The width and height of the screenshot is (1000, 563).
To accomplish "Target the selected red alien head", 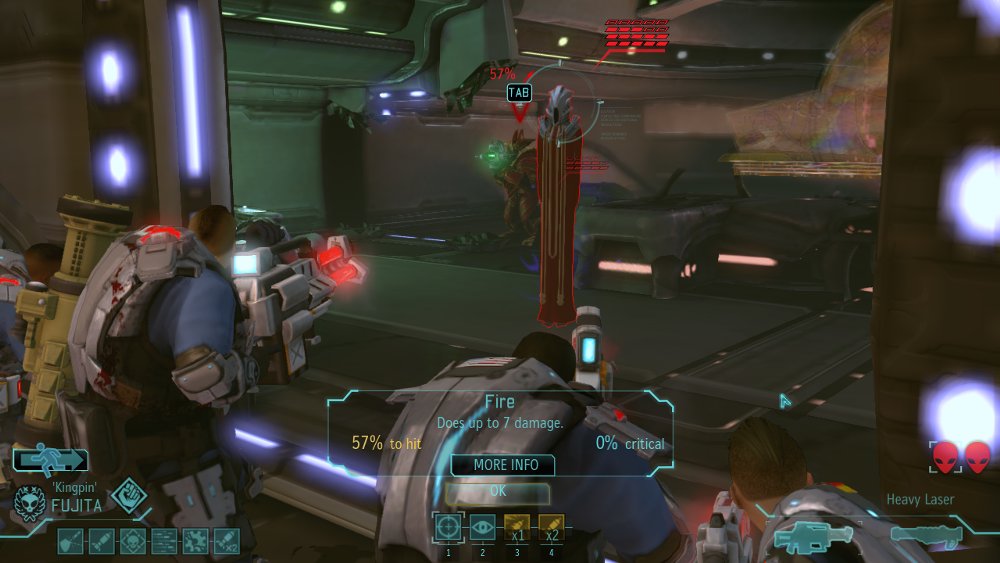I will 944,457.
